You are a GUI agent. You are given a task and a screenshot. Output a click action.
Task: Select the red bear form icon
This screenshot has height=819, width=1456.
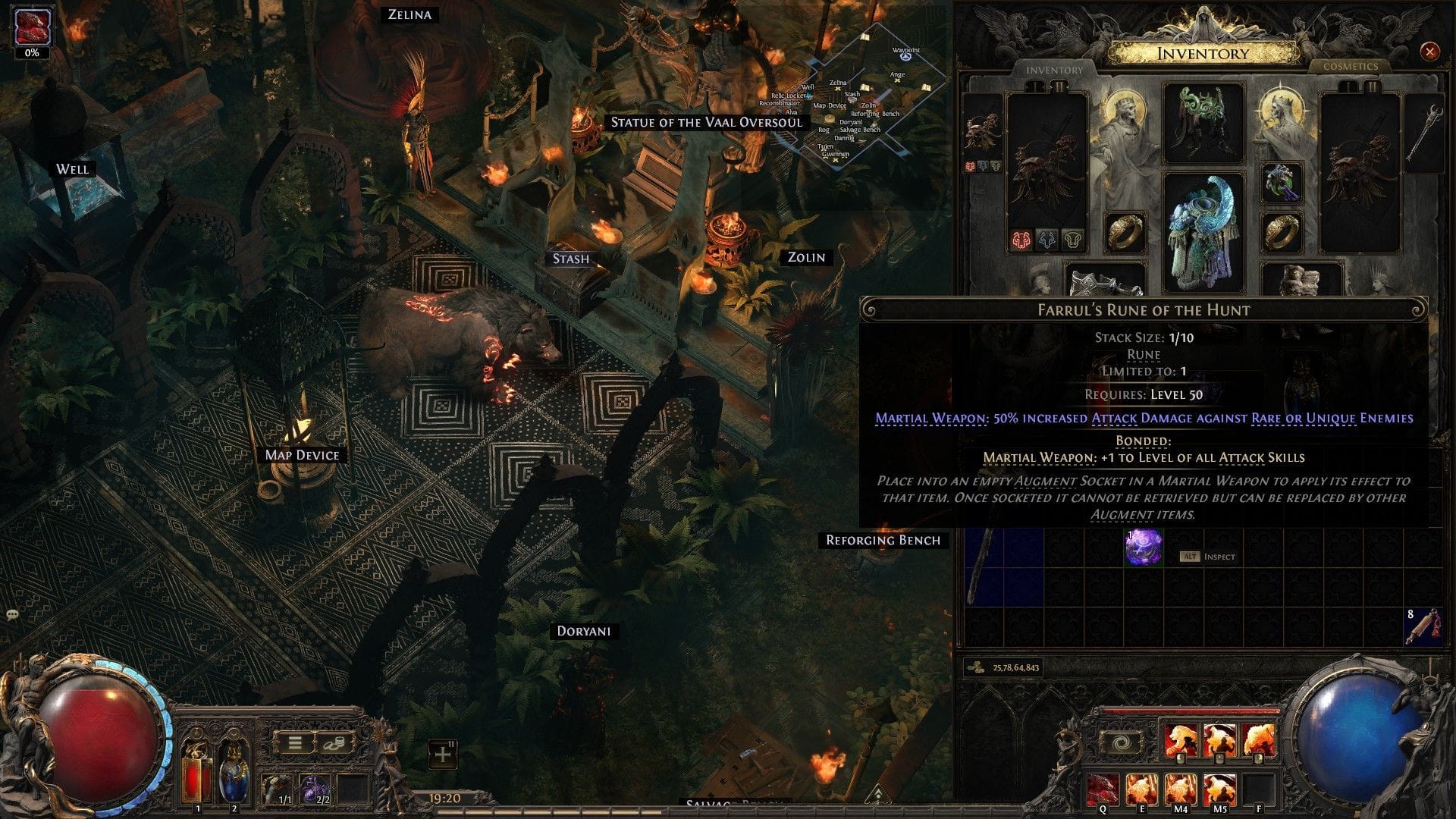pos(1021,240)
